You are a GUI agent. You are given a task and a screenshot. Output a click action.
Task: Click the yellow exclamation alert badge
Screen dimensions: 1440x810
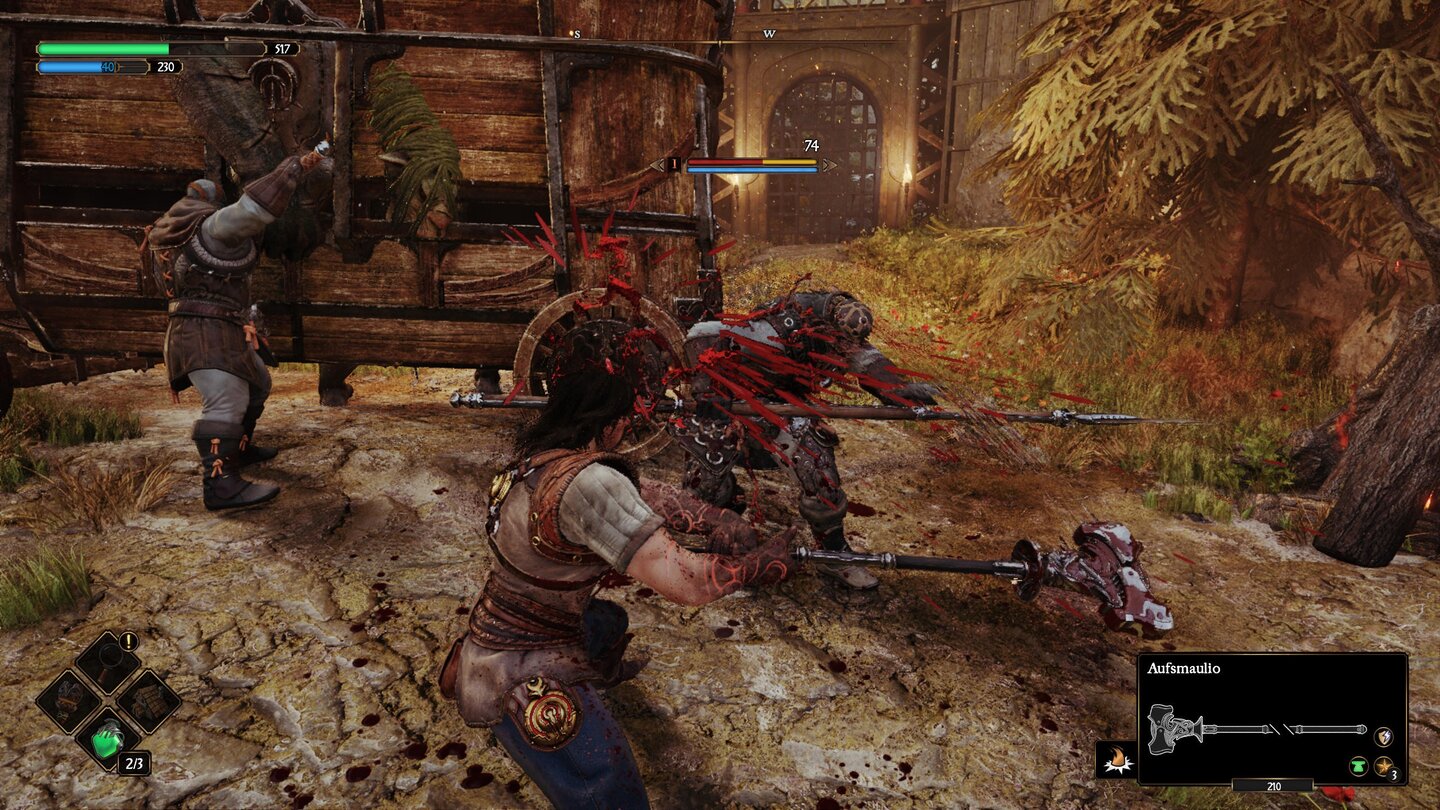coord(128,641)
